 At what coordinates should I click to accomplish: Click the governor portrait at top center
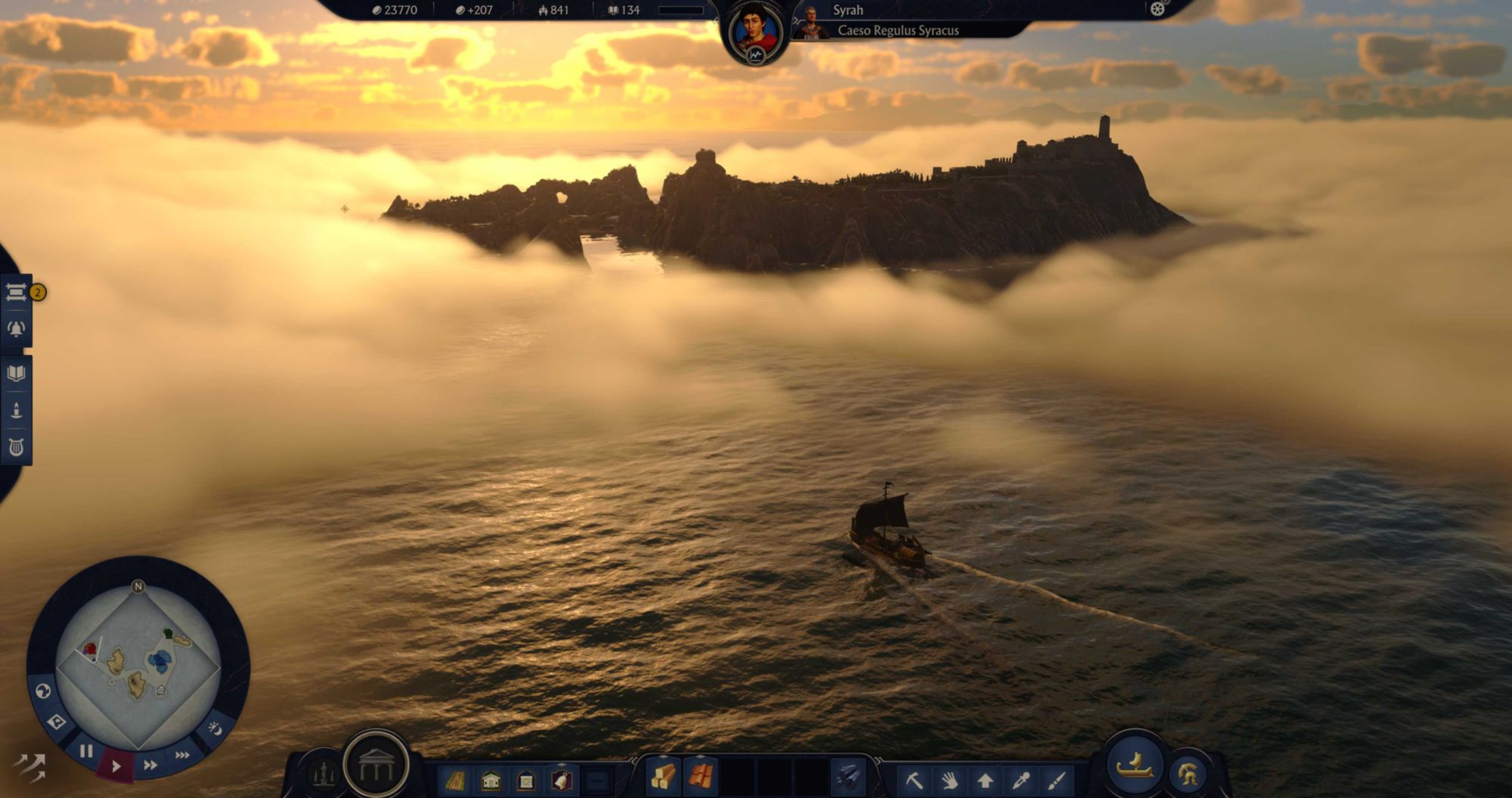point(755,33)
